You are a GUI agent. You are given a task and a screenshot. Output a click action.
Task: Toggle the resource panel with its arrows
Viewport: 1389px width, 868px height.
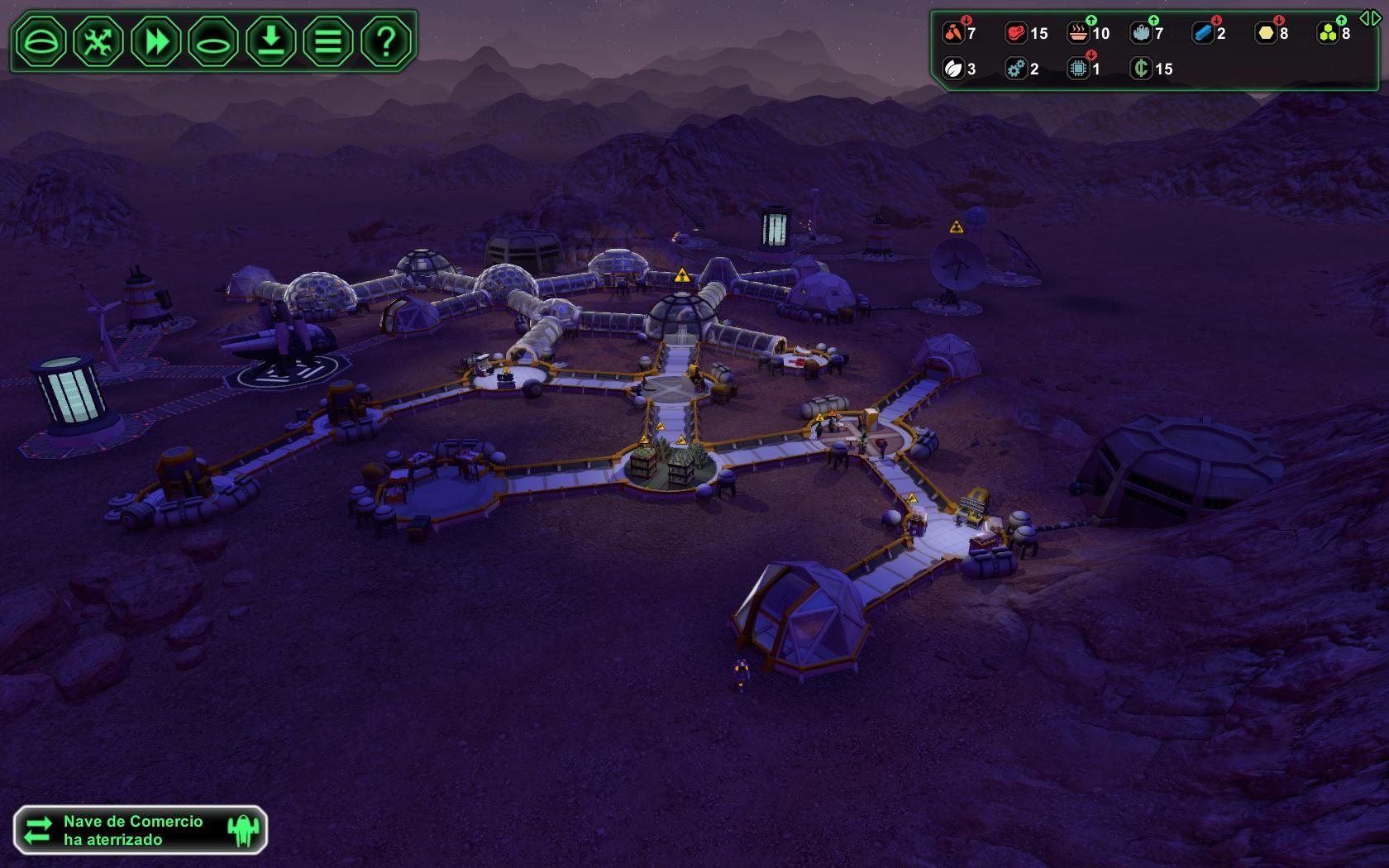1369,18
